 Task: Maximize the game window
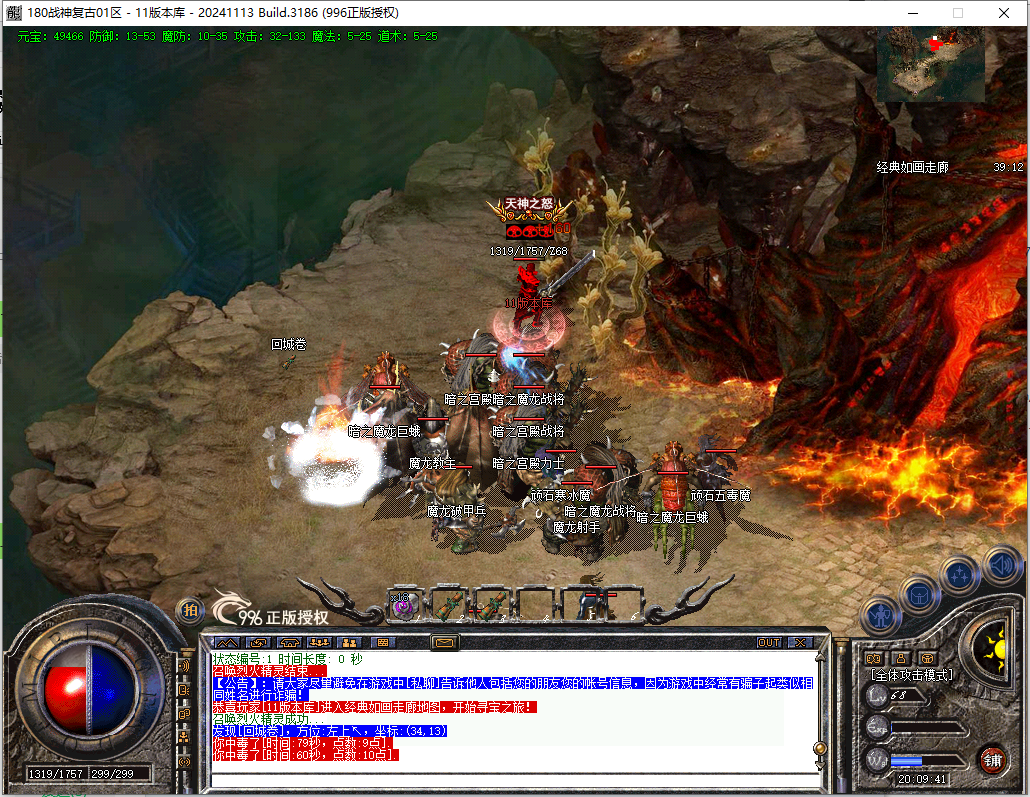click(x=958, y=13)
